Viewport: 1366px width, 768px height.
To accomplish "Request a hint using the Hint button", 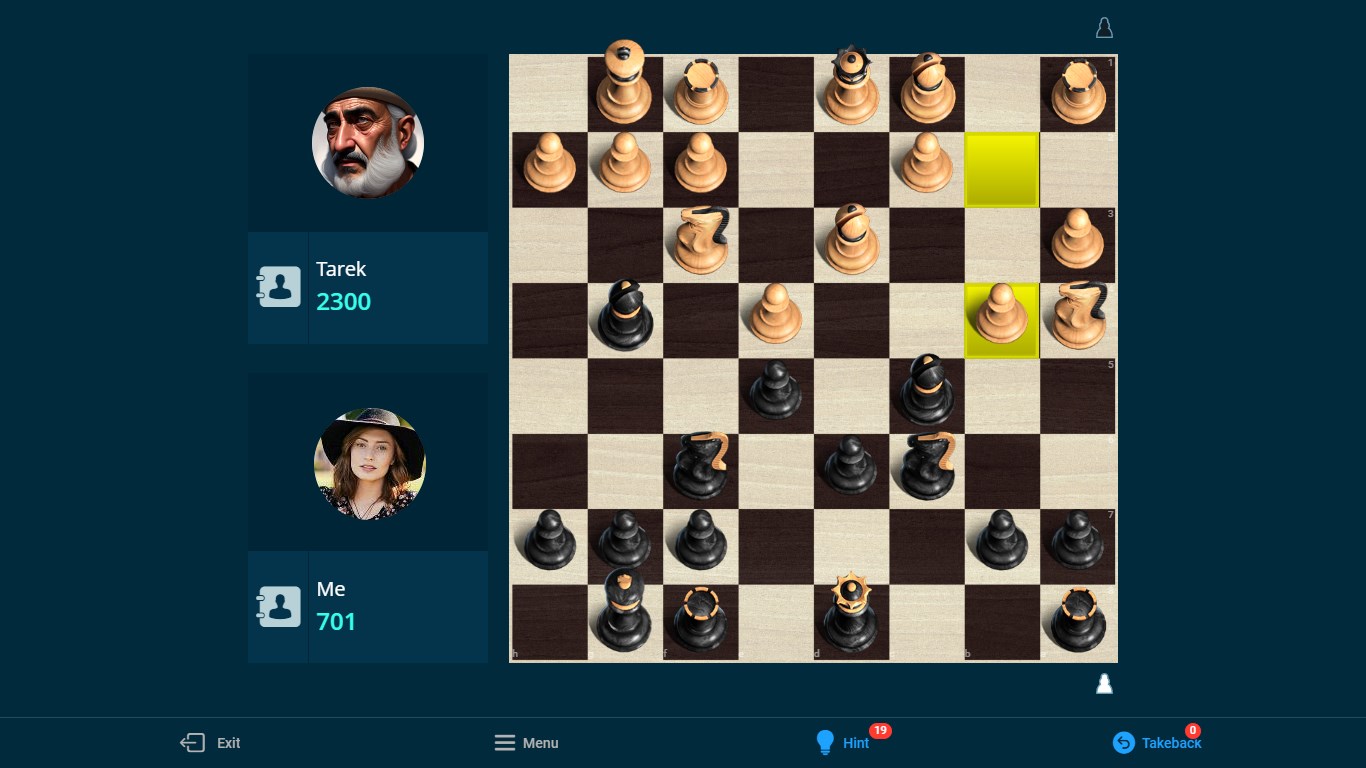I will coord(855,743).
